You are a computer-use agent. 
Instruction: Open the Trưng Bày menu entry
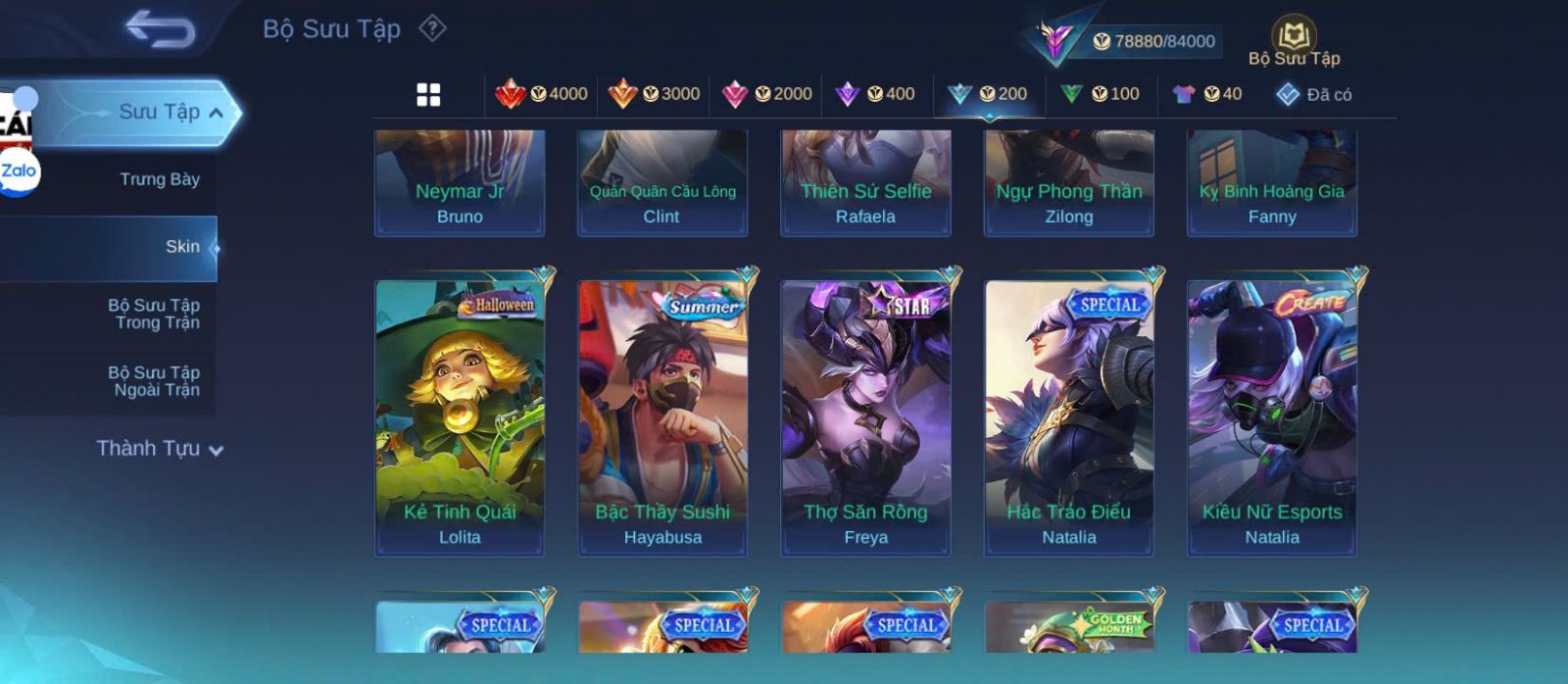[x=159, y=179]
